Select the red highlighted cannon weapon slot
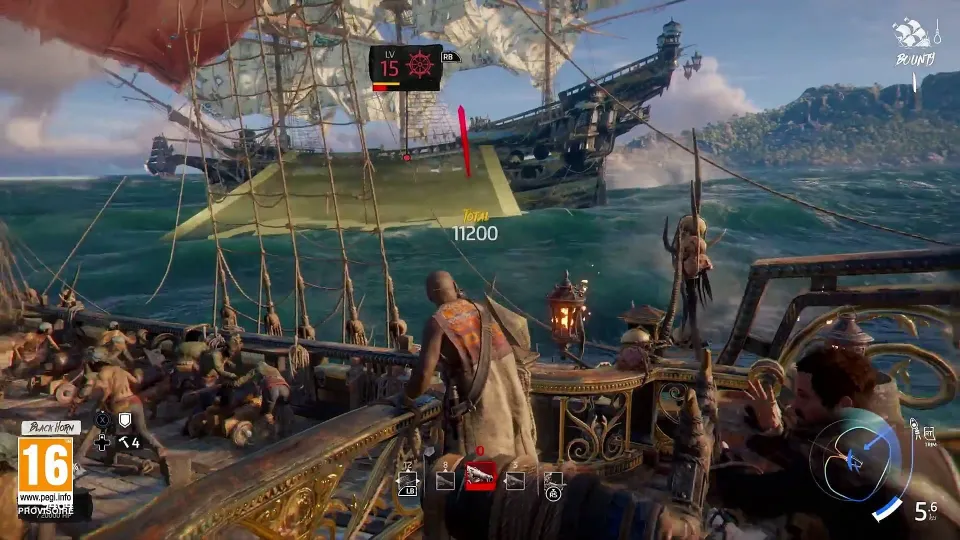 481,479
